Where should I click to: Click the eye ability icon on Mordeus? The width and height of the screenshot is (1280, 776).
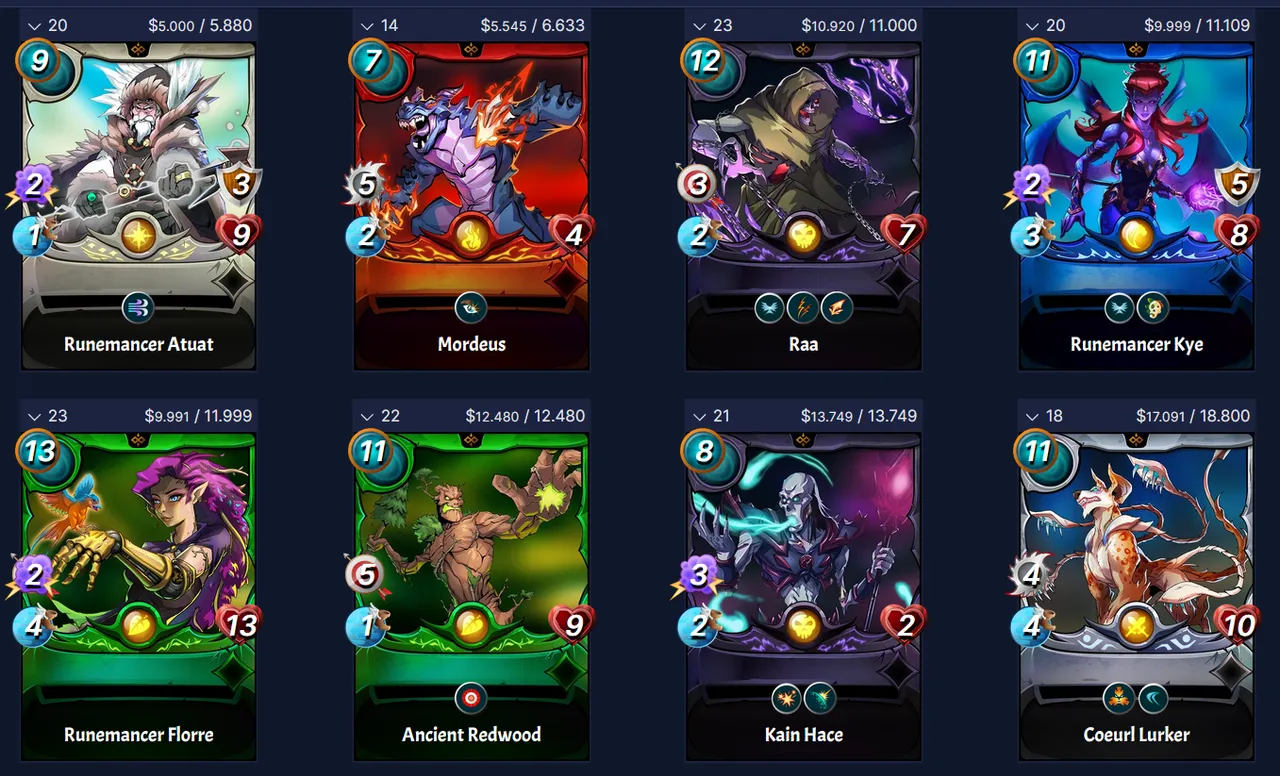click(x=471, y=307)
